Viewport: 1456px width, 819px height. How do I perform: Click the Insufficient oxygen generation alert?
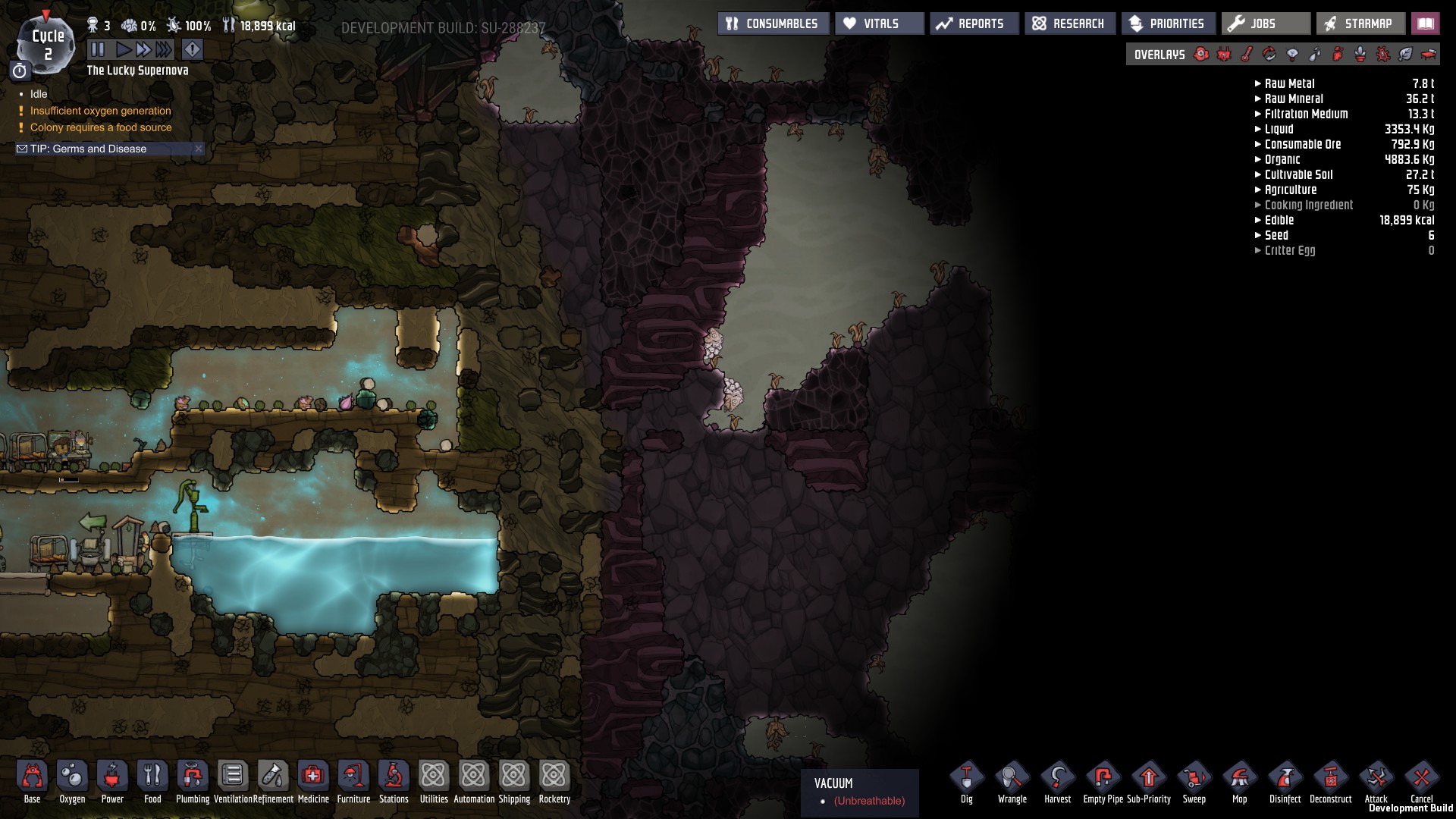tap(100, 111)
